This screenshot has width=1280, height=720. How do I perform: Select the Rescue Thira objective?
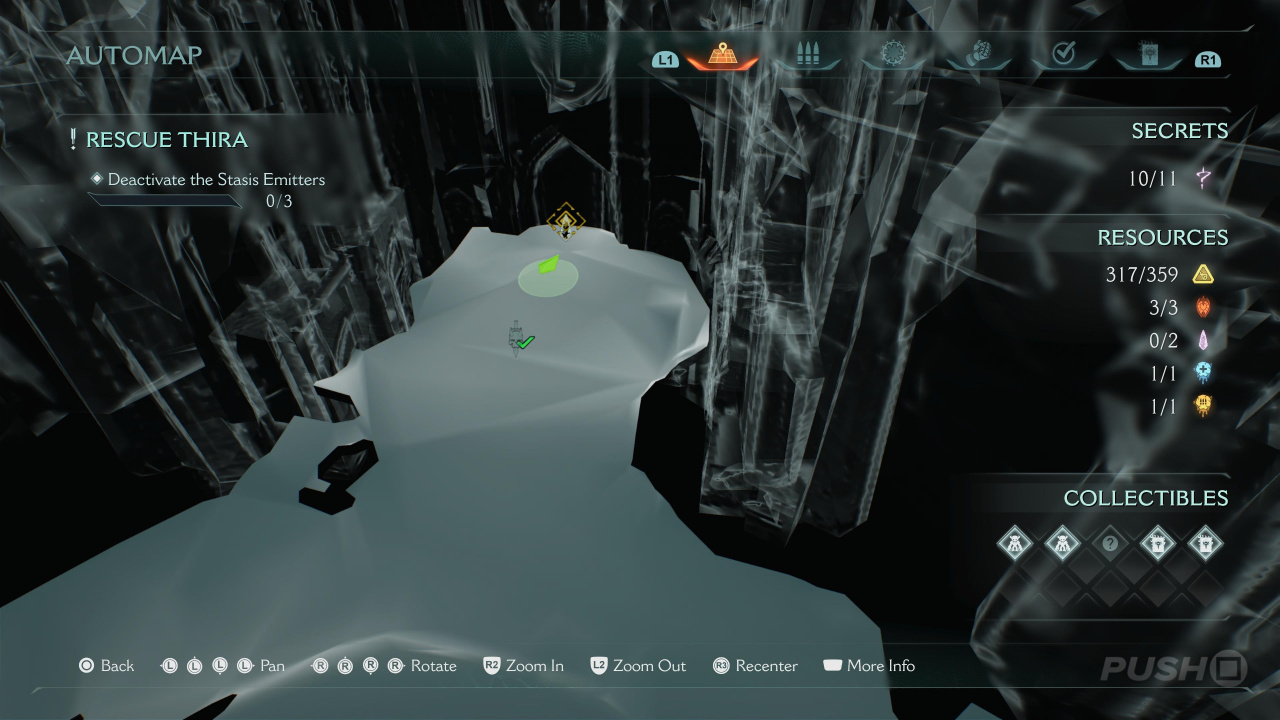tap(166, 140)
